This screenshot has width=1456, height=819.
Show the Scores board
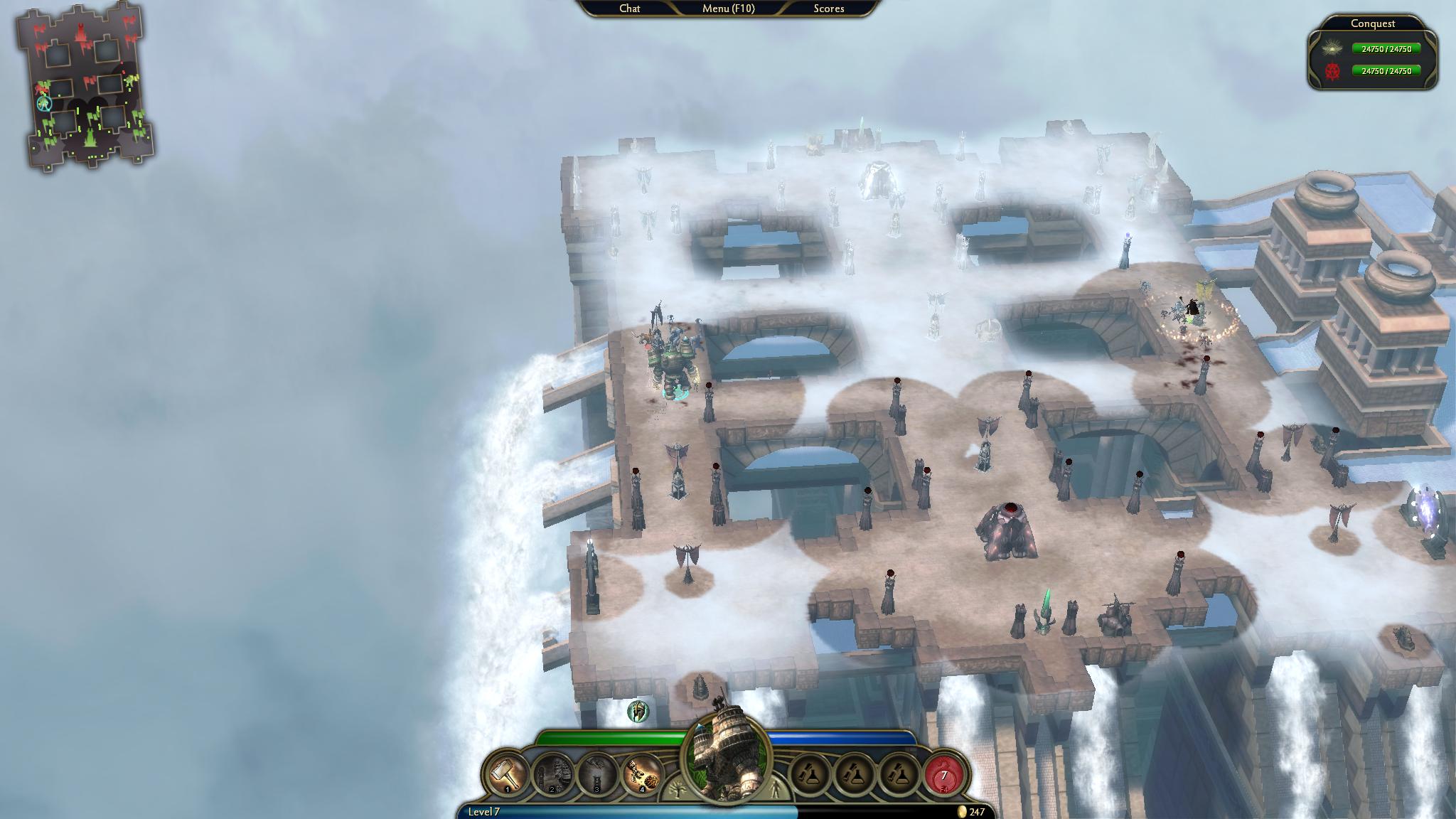[829, 9]
